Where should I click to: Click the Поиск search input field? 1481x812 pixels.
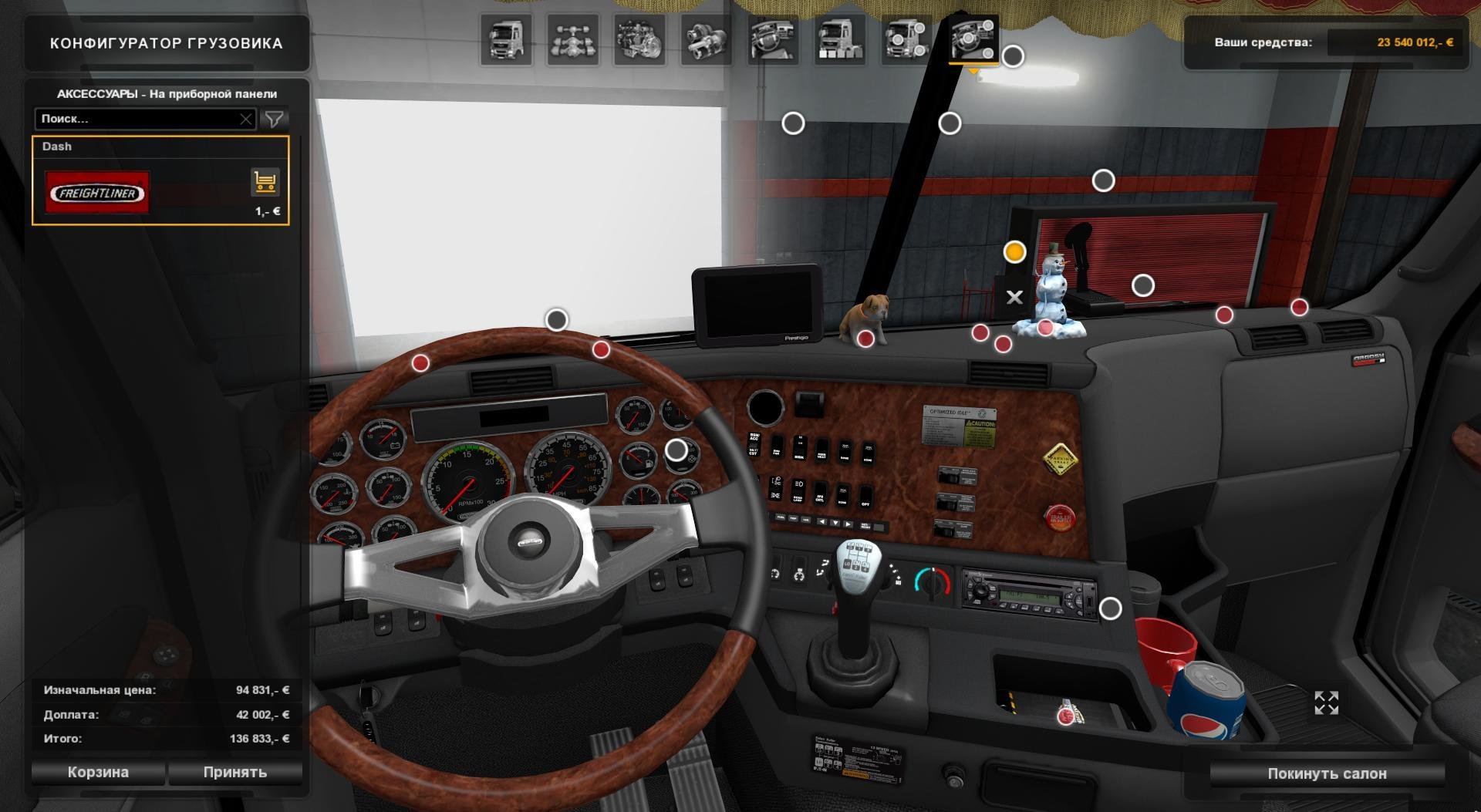[x=139, y=119]
